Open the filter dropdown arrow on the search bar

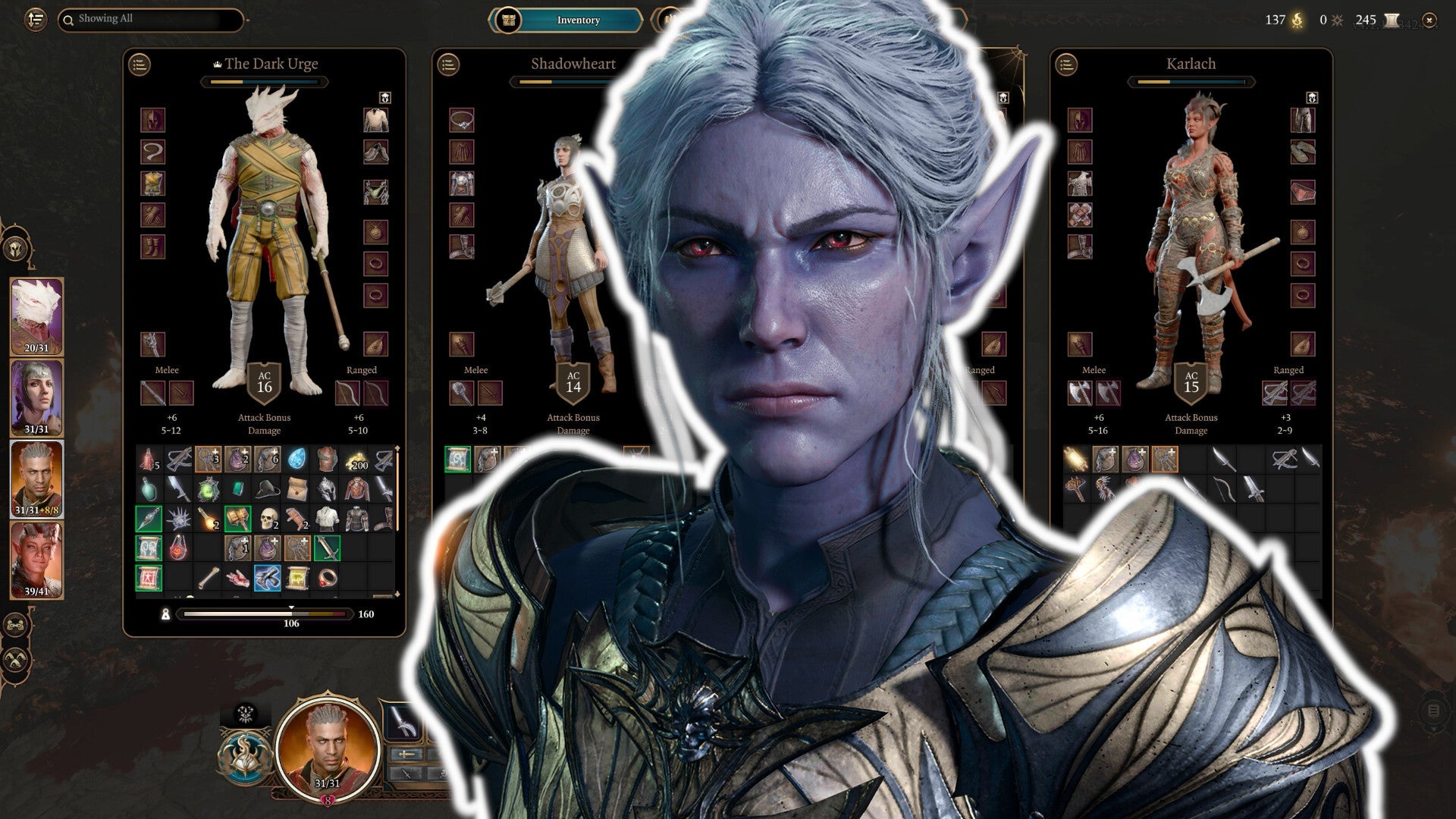click(246, 20)
